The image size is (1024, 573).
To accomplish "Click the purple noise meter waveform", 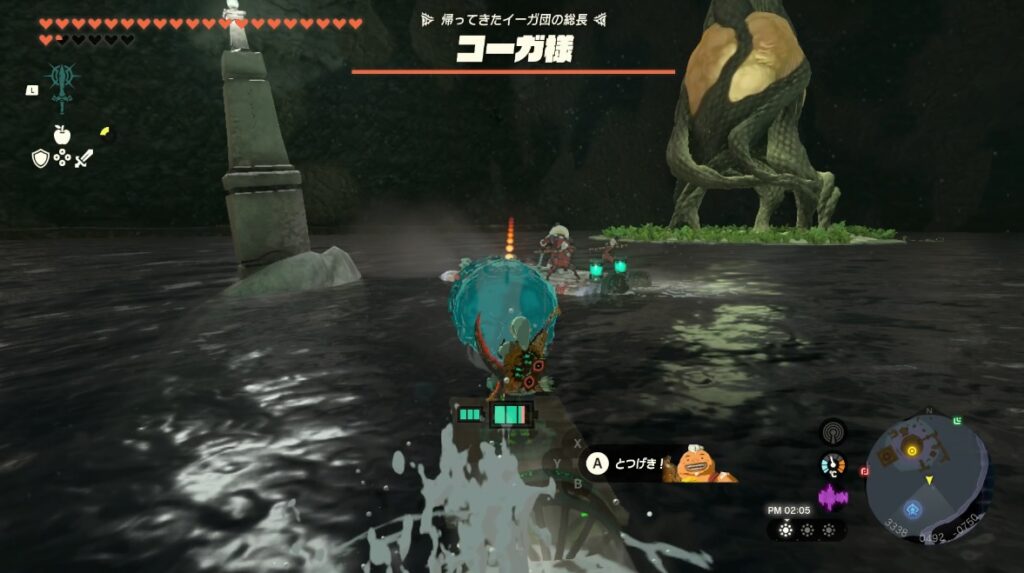I will [831, 497].
